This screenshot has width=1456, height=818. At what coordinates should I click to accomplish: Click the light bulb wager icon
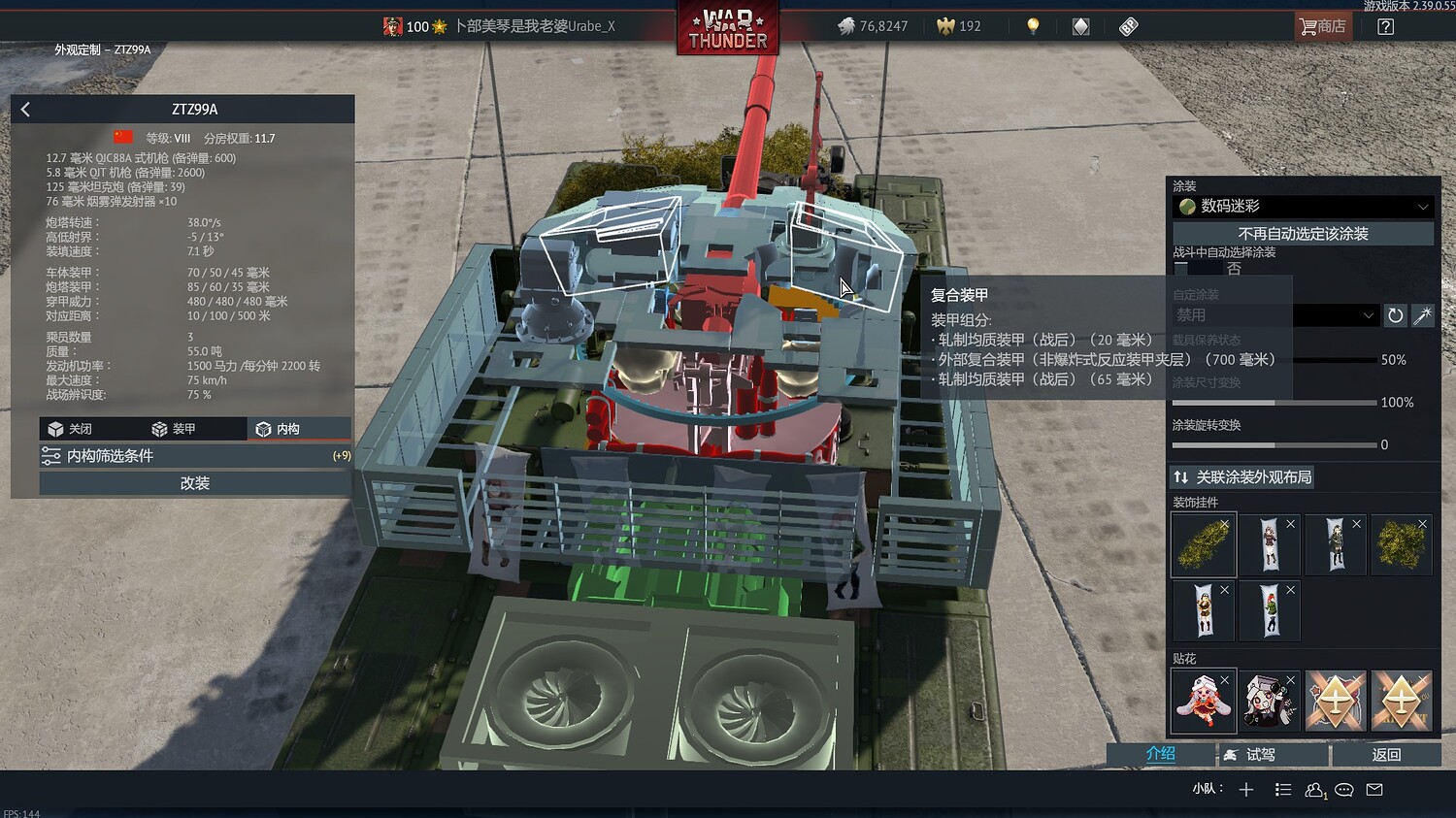1032,26
